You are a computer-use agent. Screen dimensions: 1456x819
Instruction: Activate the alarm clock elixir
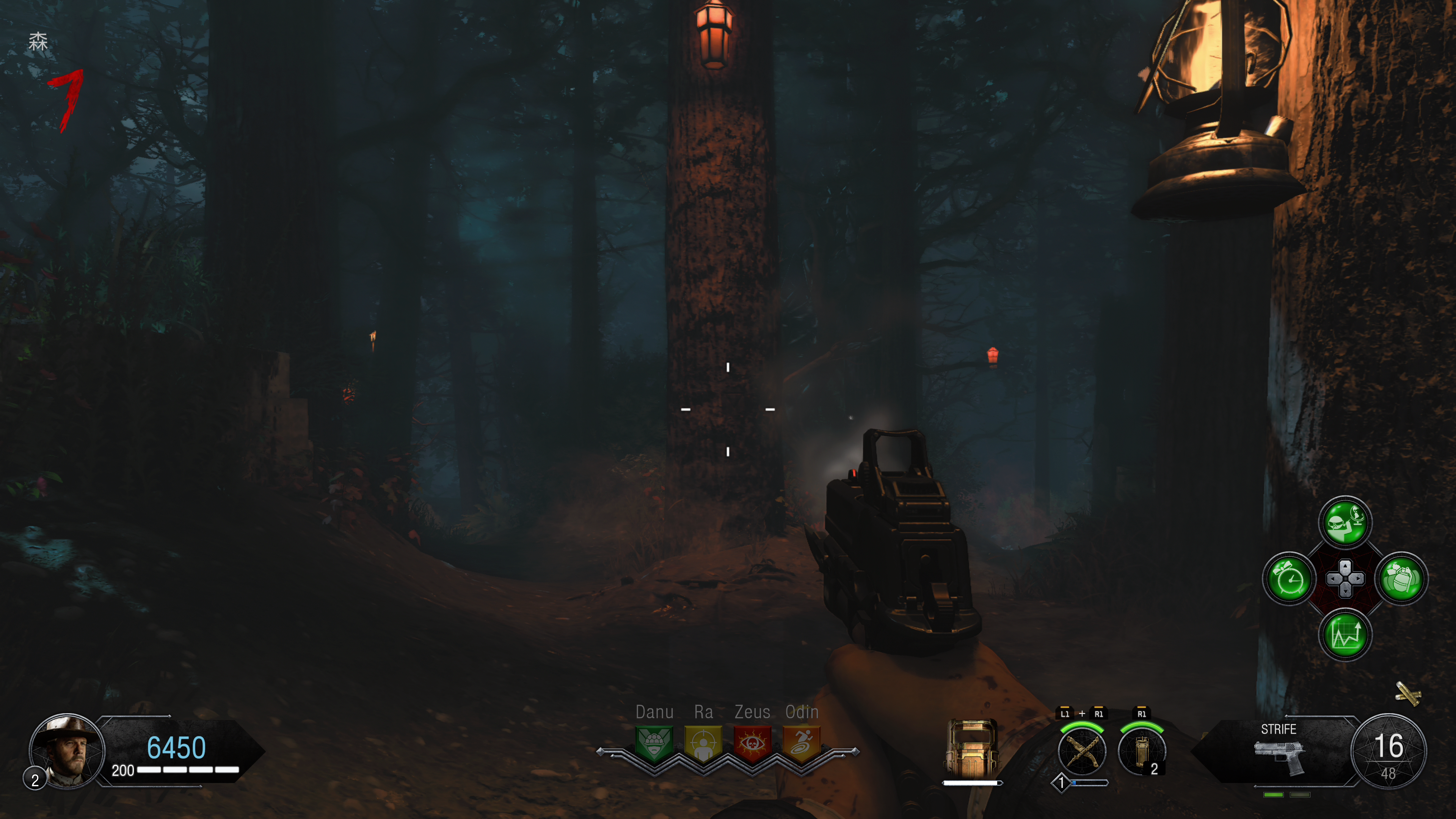pyautogui.click(x=1289, y=579)
